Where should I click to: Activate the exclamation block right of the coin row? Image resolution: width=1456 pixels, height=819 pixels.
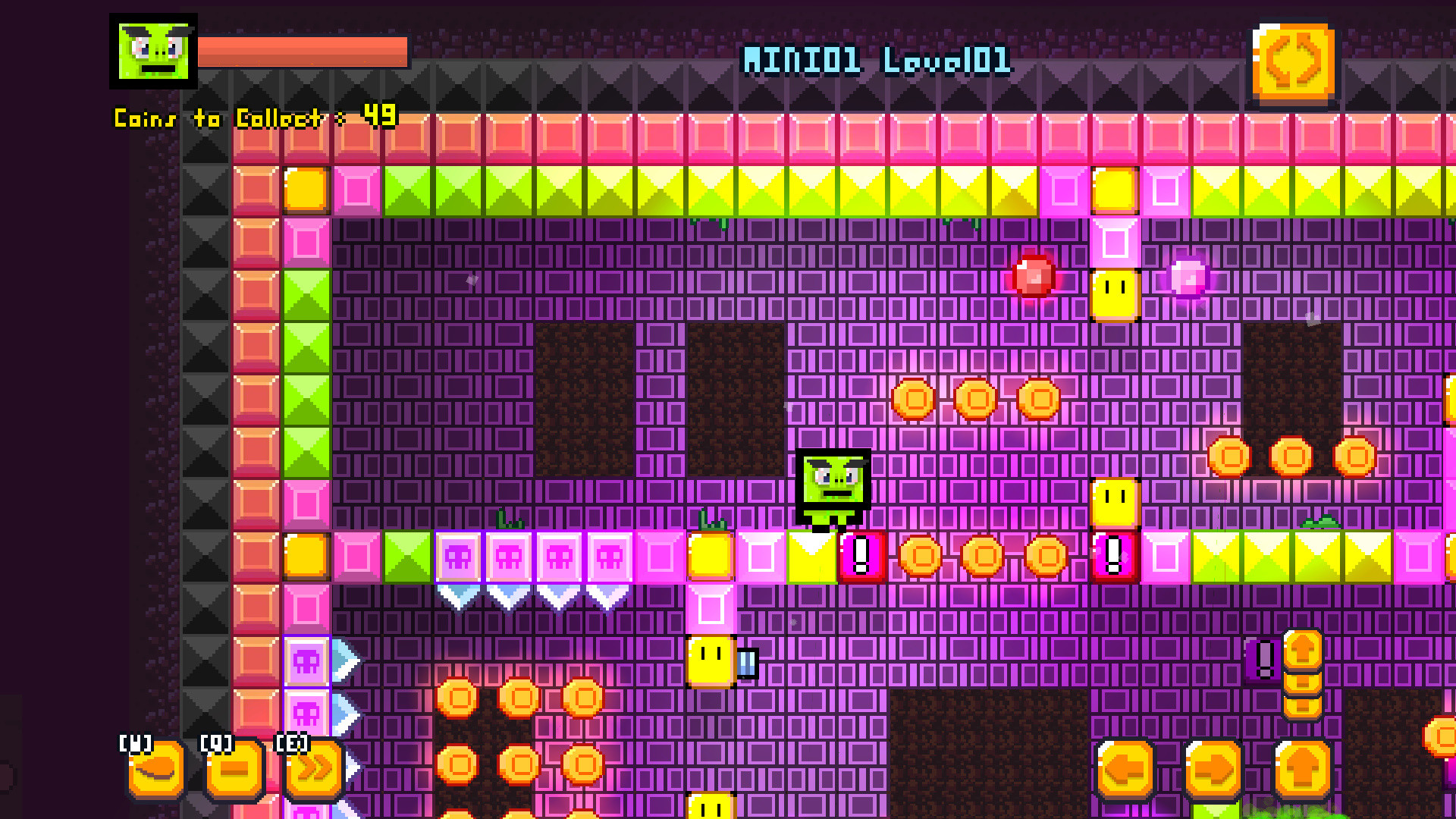(x=1112, y=556)
